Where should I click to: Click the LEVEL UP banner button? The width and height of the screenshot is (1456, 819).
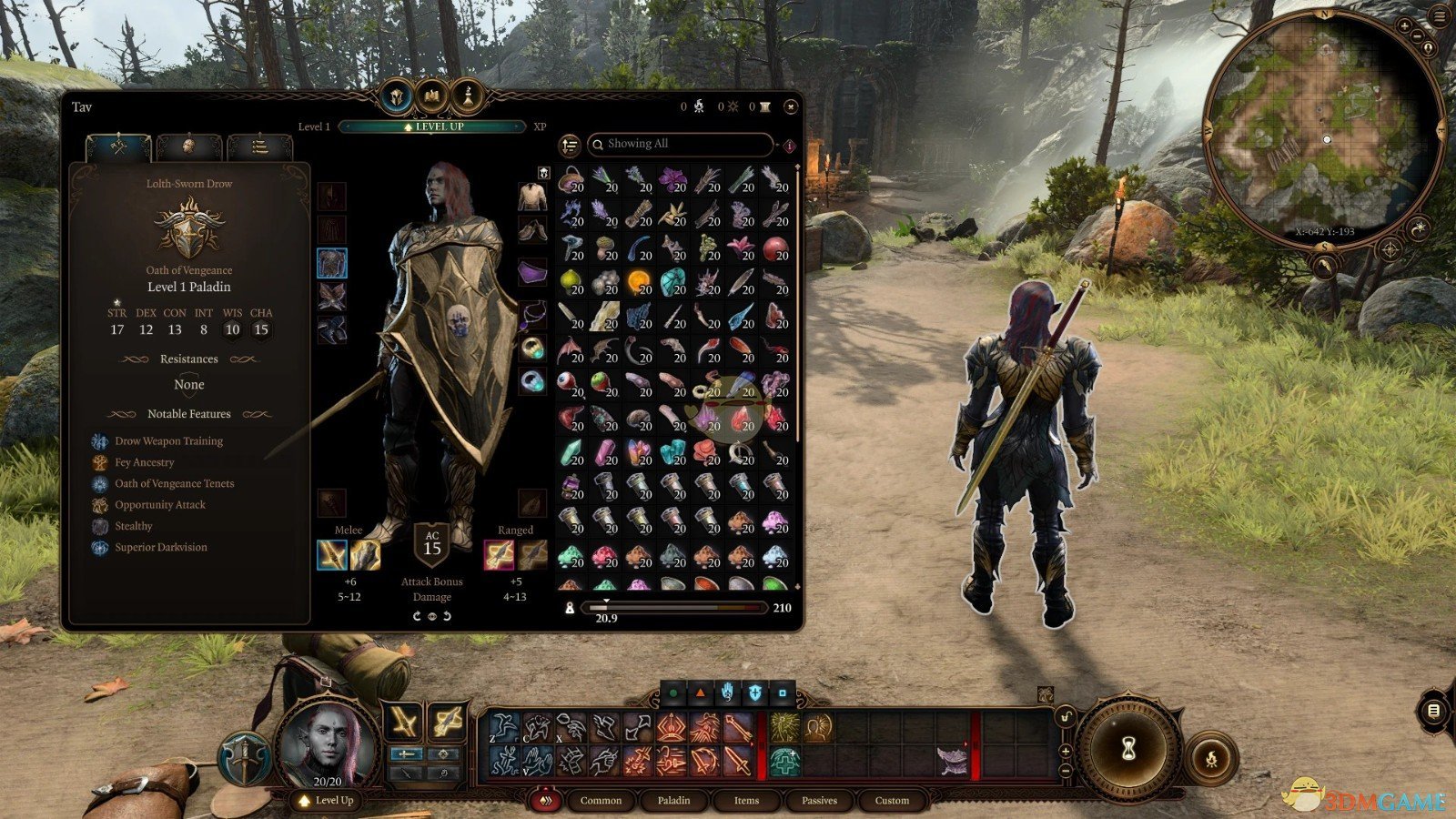tap(432, 126)
